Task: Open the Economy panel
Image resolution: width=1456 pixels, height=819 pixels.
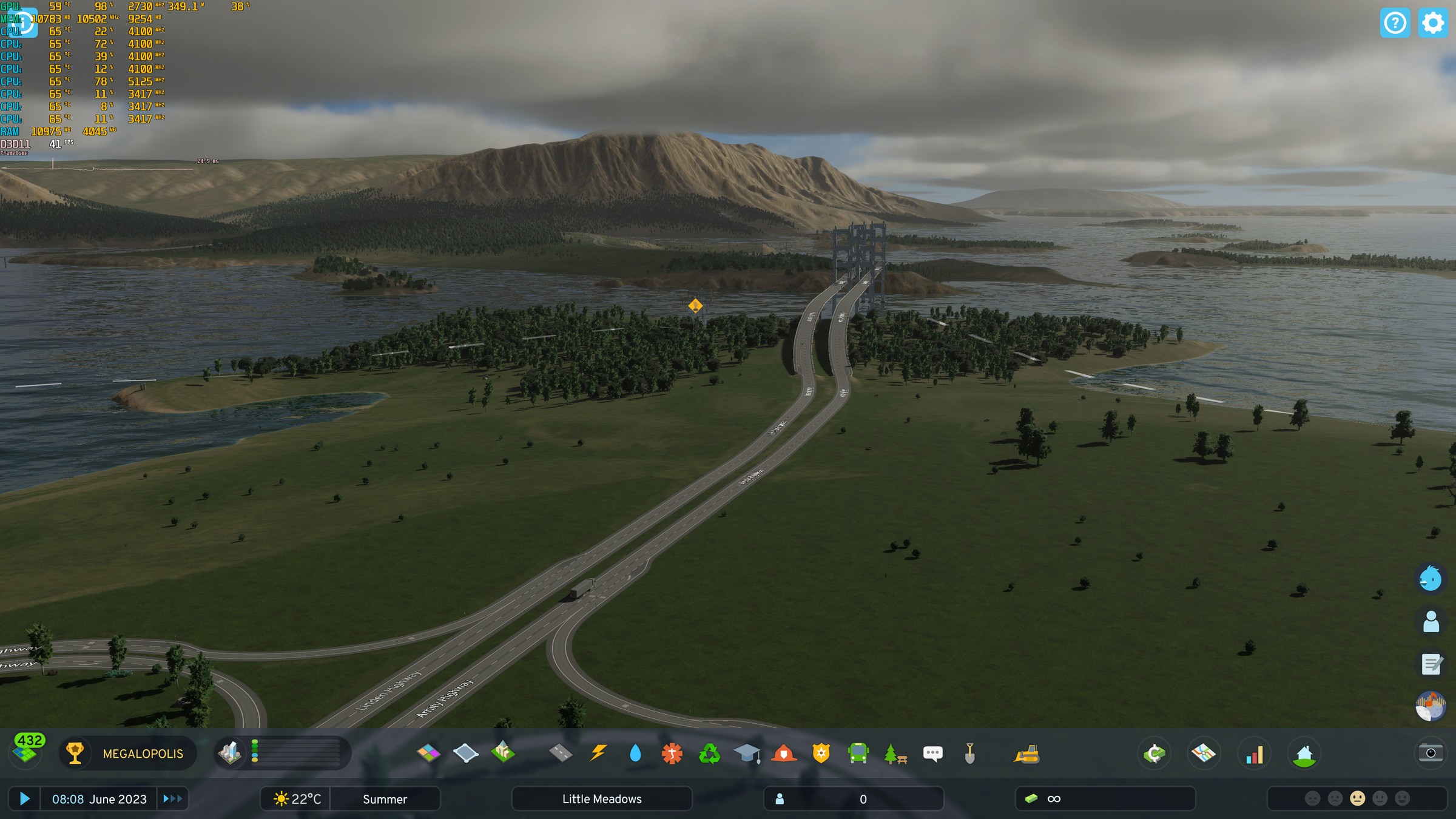Action: (1154, 753)
